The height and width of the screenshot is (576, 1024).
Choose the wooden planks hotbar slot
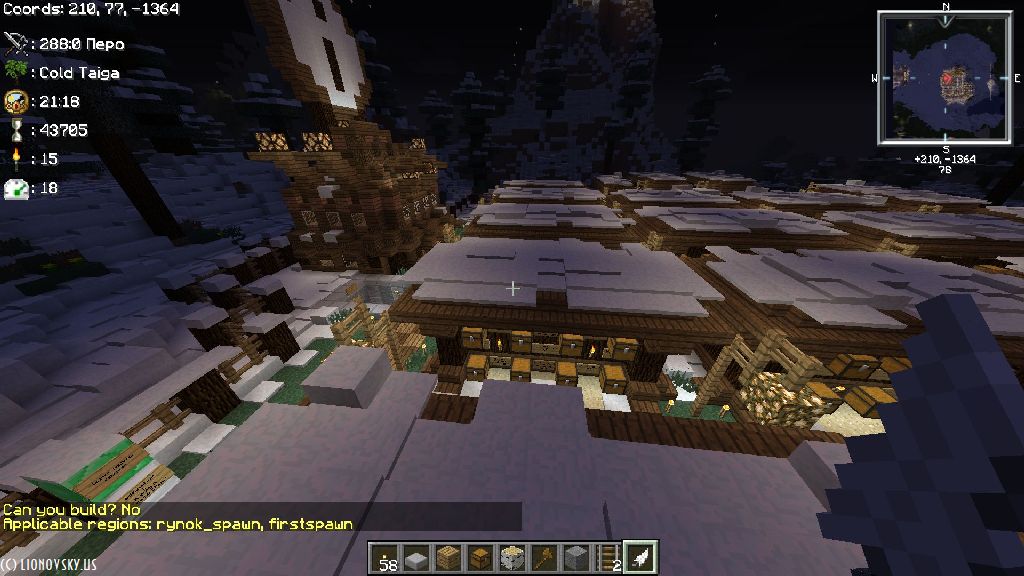point(447,557)
